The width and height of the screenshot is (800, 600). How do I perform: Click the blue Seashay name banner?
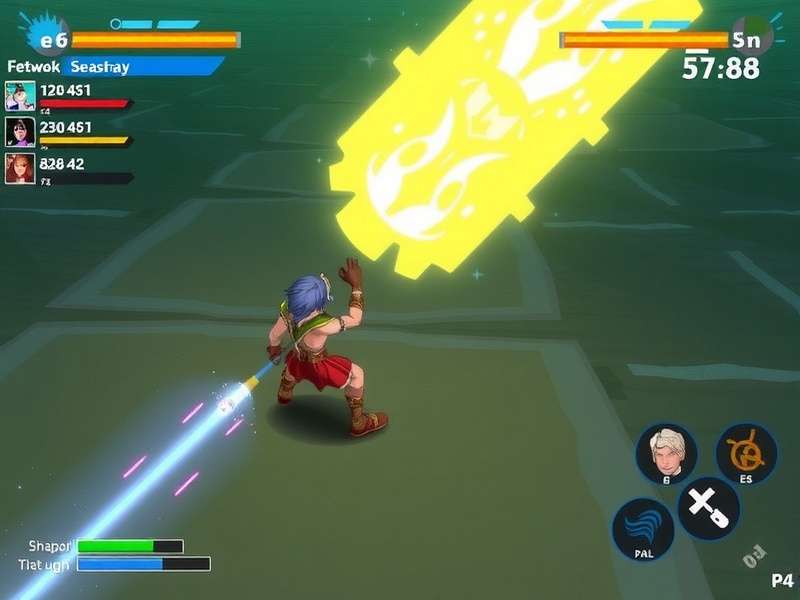tap(142, 66)
